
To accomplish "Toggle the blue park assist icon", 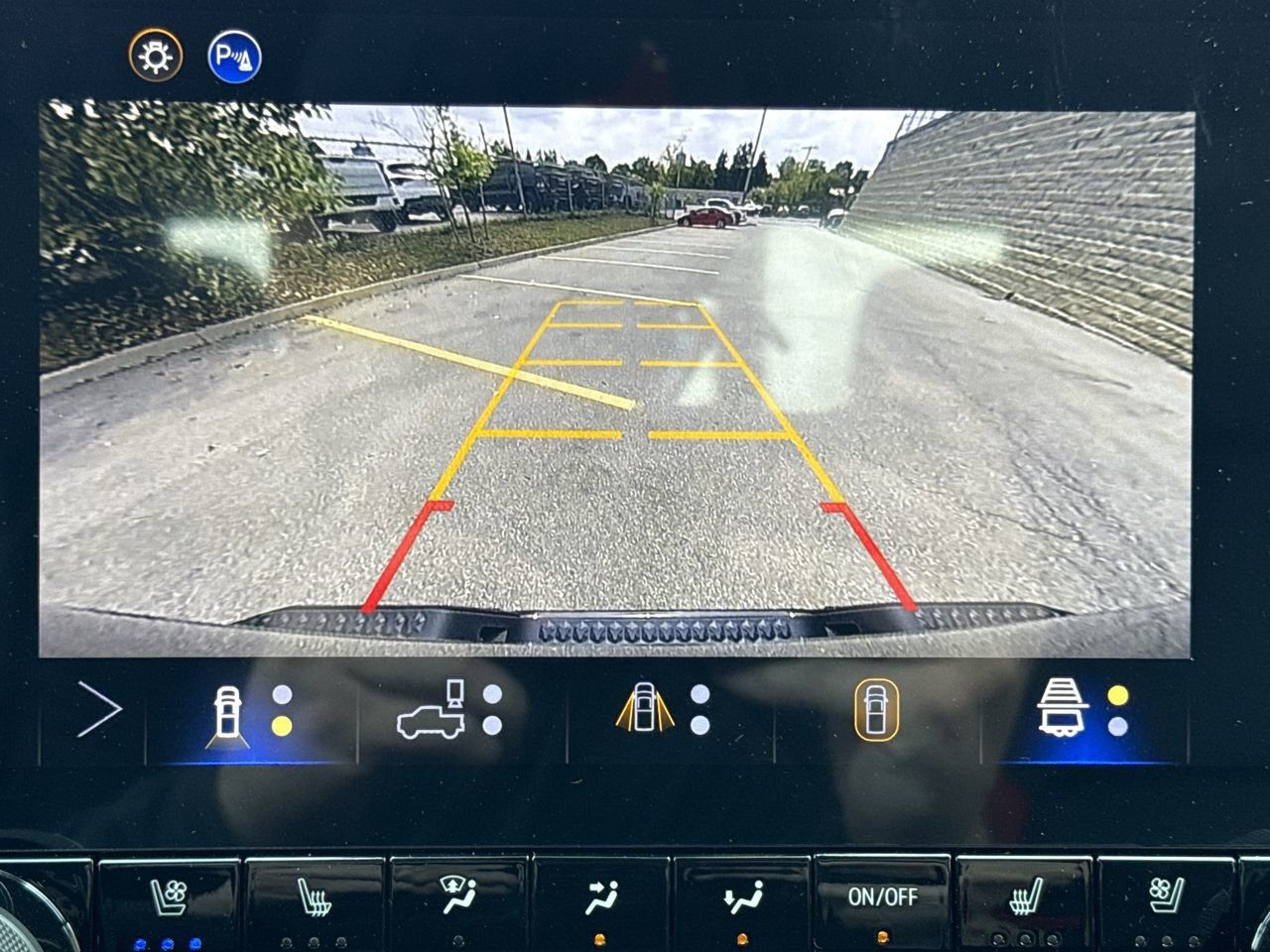I will tap(234, 57).
